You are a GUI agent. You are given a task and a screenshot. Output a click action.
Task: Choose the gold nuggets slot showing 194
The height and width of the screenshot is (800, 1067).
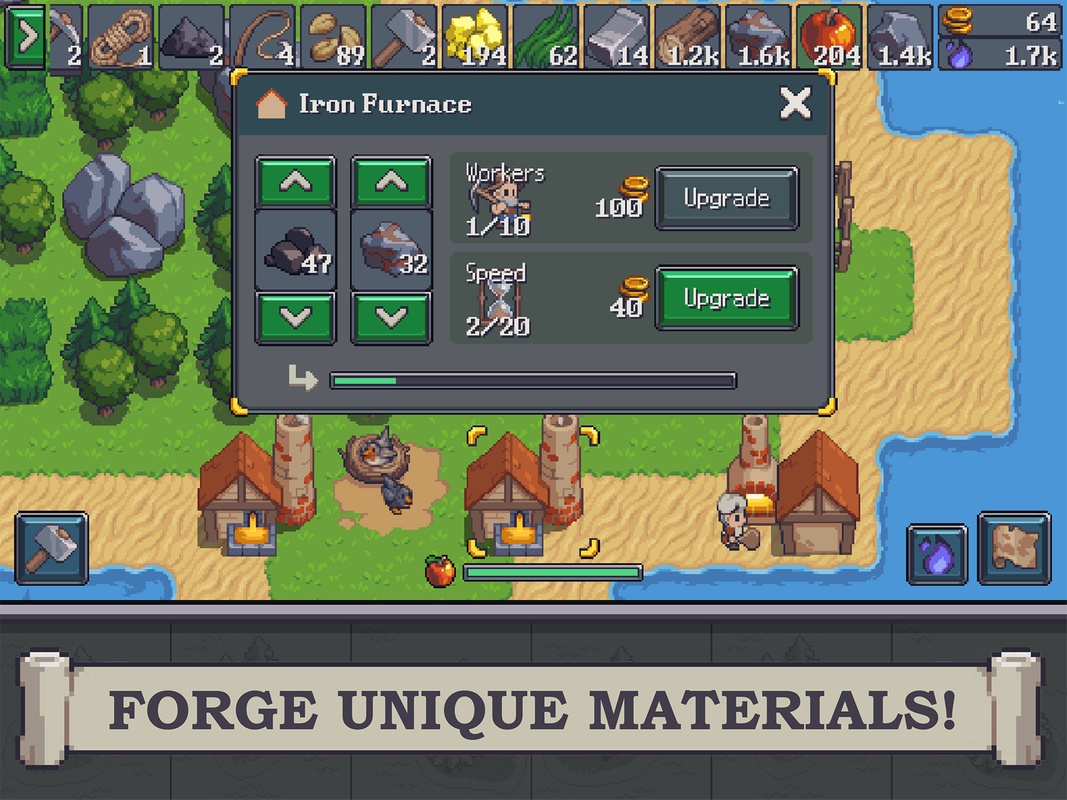(475, 38)
